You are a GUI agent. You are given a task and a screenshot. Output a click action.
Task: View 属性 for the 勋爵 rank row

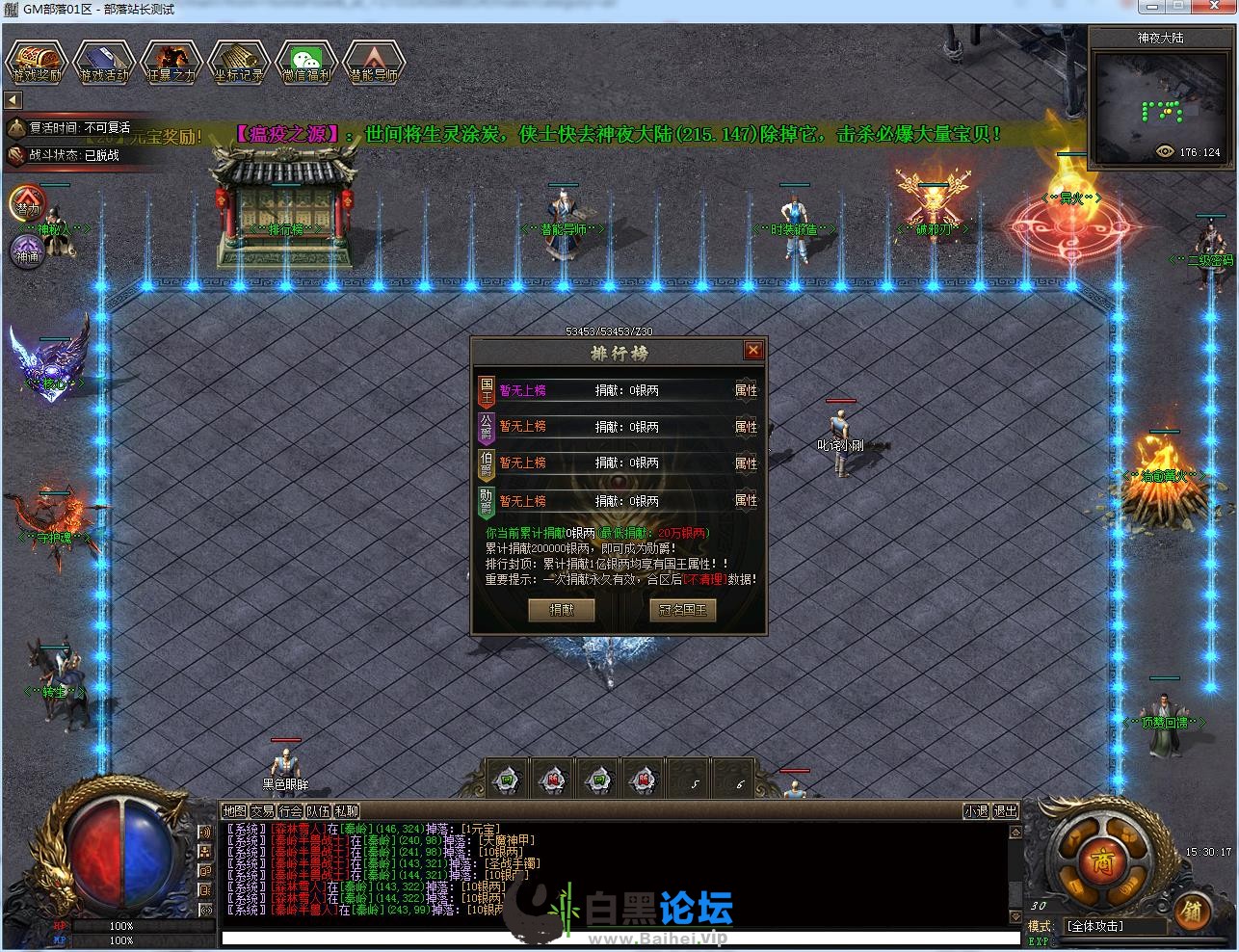pyautogui.click(x=746, y=500)
